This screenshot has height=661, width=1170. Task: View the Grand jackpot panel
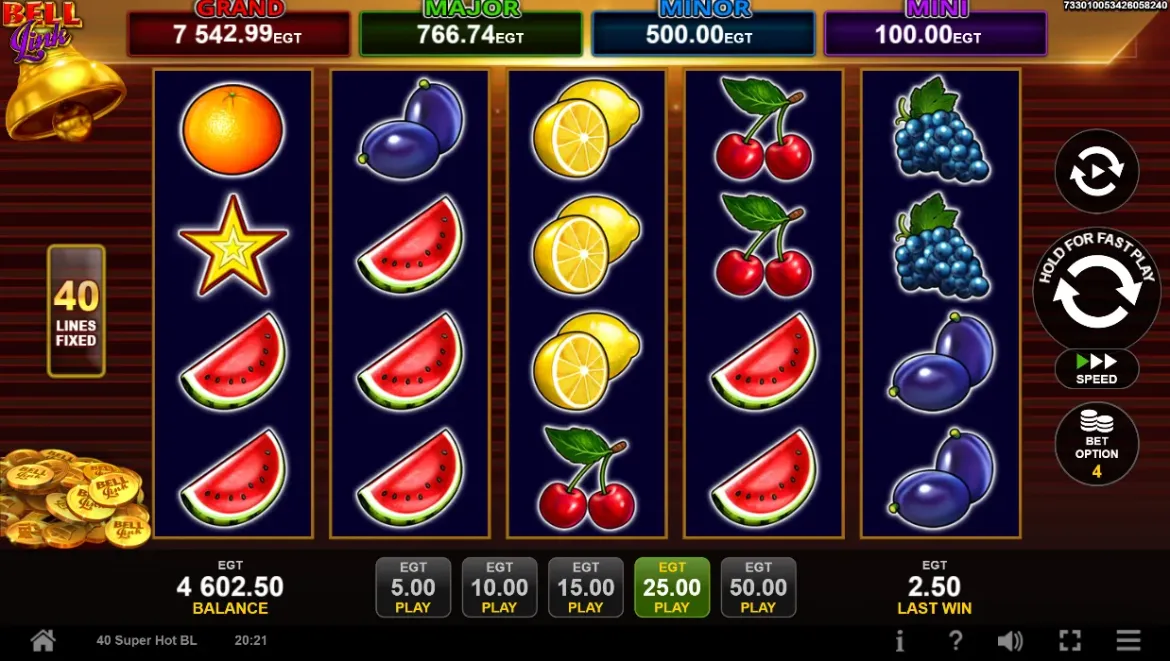coord(238,33)
